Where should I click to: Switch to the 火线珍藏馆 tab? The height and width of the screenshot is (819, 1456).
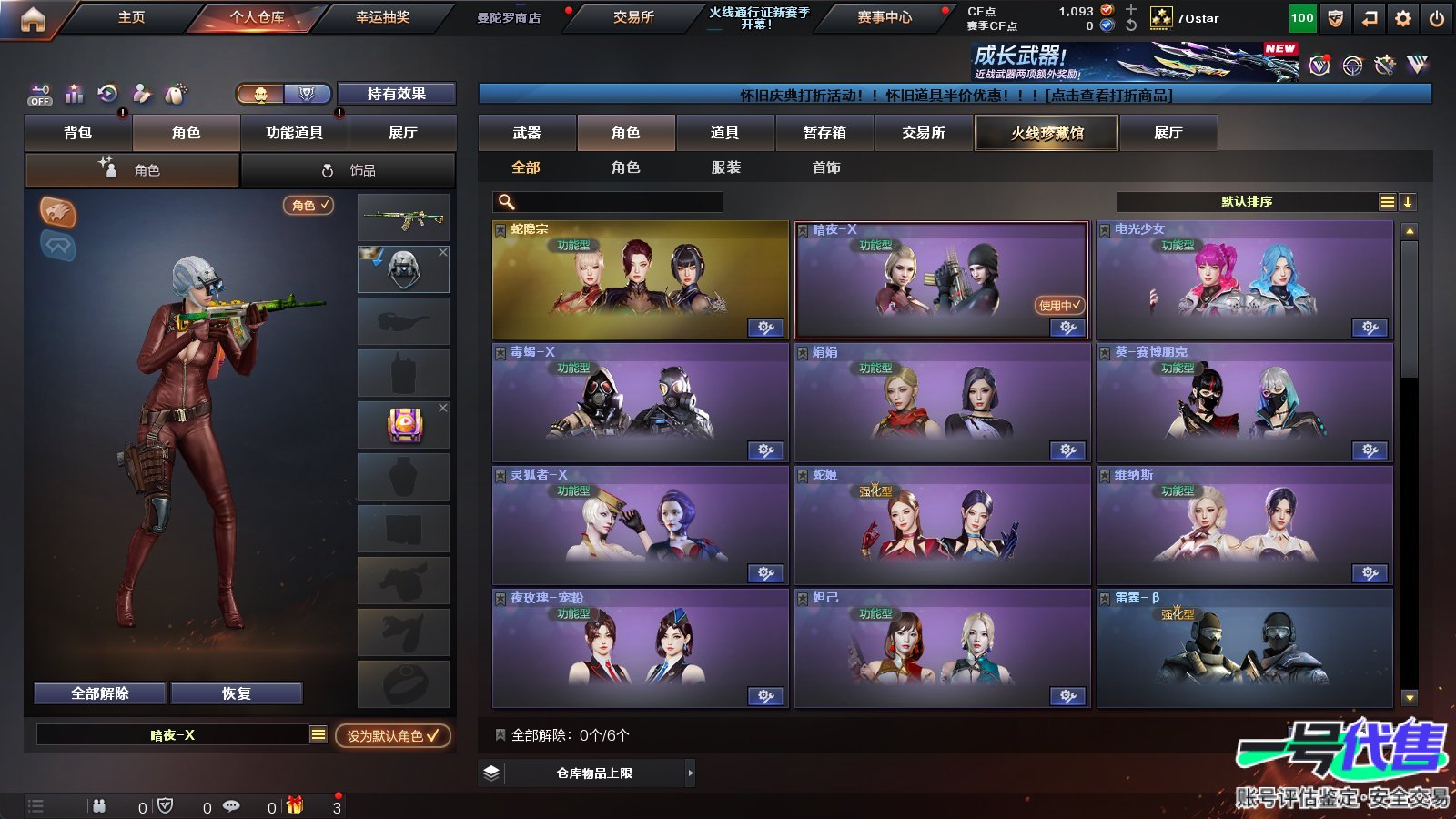click(1046, 133)
